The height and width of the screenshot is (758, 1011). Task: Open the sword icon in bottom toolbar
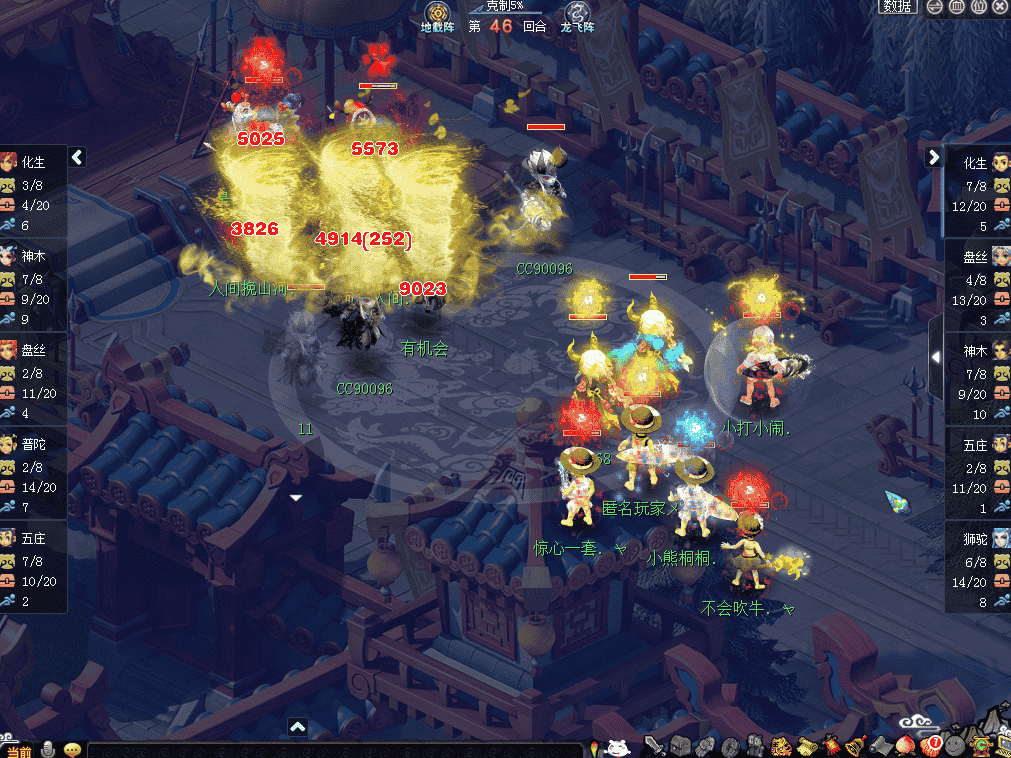click(654, 745)
